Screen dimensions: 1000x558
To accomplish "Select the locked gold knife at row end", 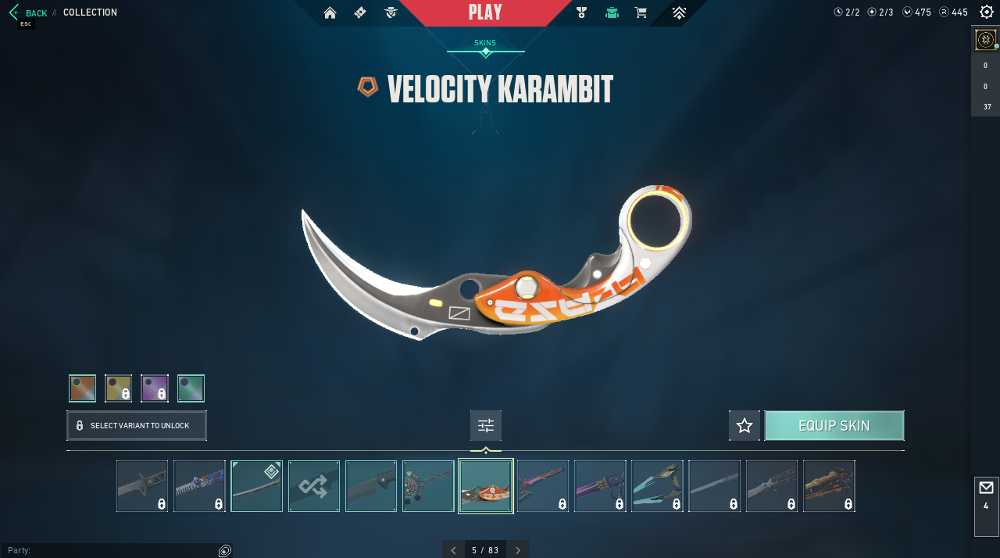I will 829,486.
